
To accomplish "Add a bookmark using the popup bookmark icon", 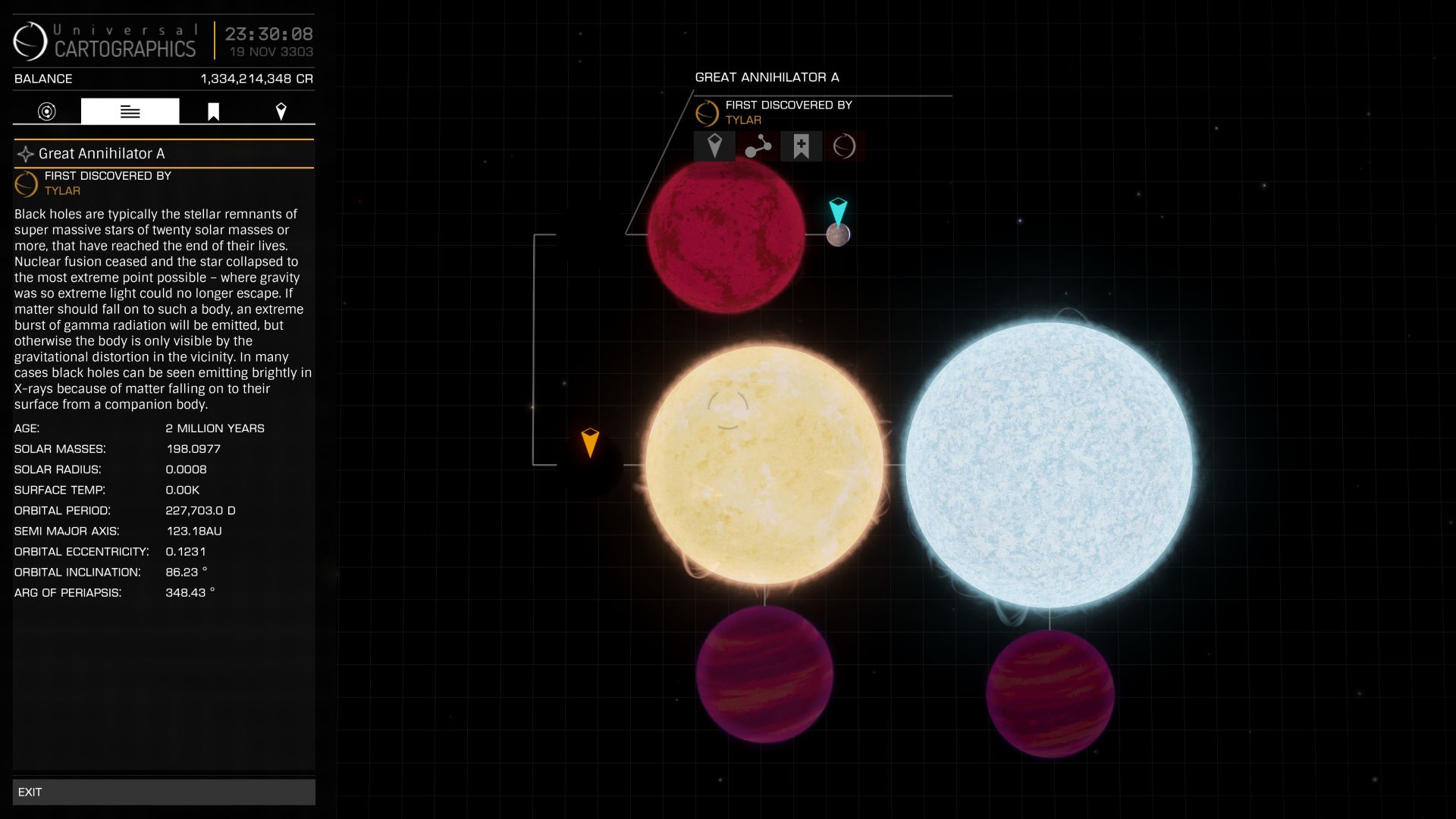I will 801,146.
